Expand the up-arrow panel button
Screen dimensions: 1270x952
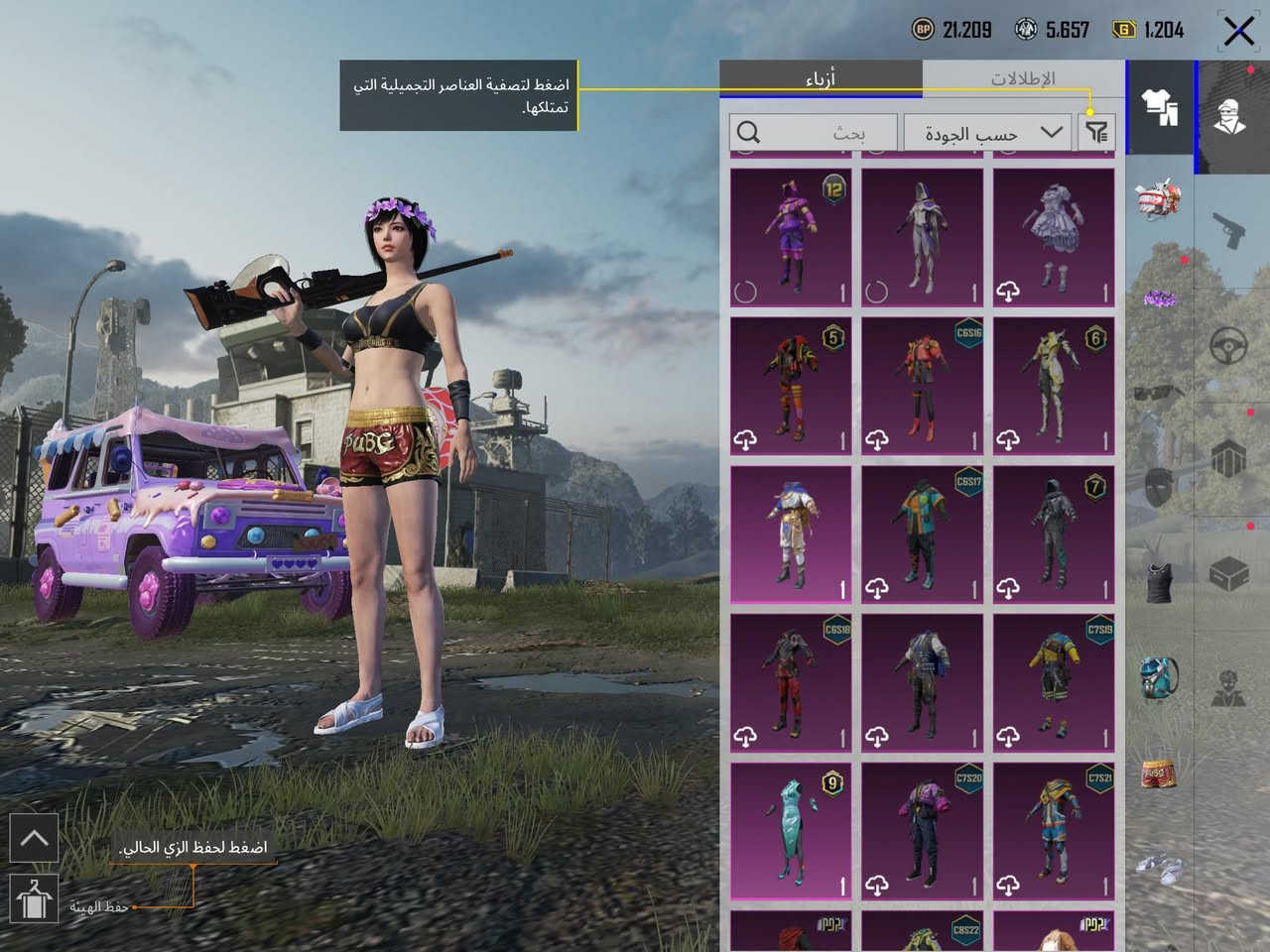point(34,839)
